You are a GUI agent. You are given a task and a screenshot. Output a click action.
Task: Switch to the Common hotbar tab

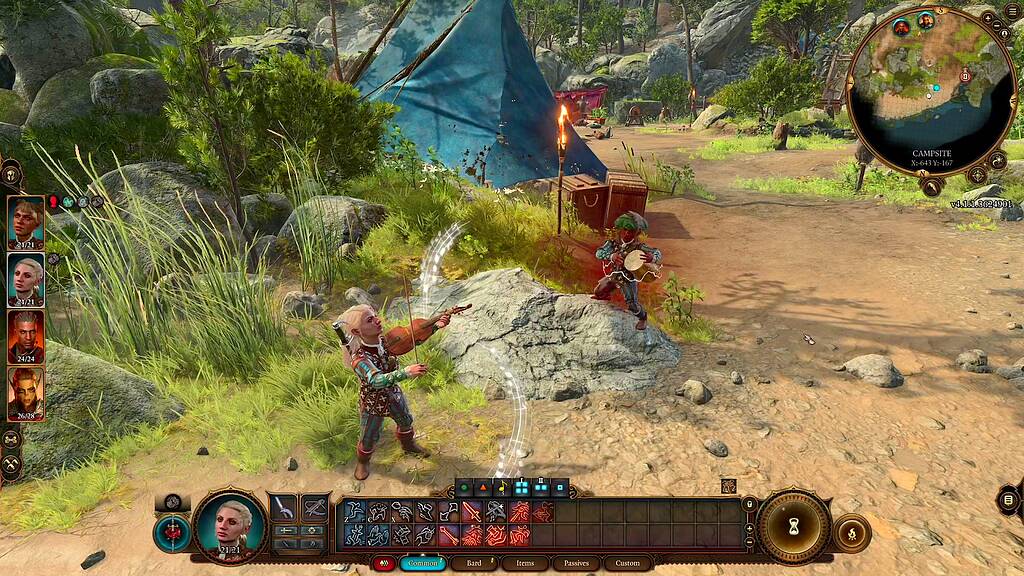pos(423,563)
